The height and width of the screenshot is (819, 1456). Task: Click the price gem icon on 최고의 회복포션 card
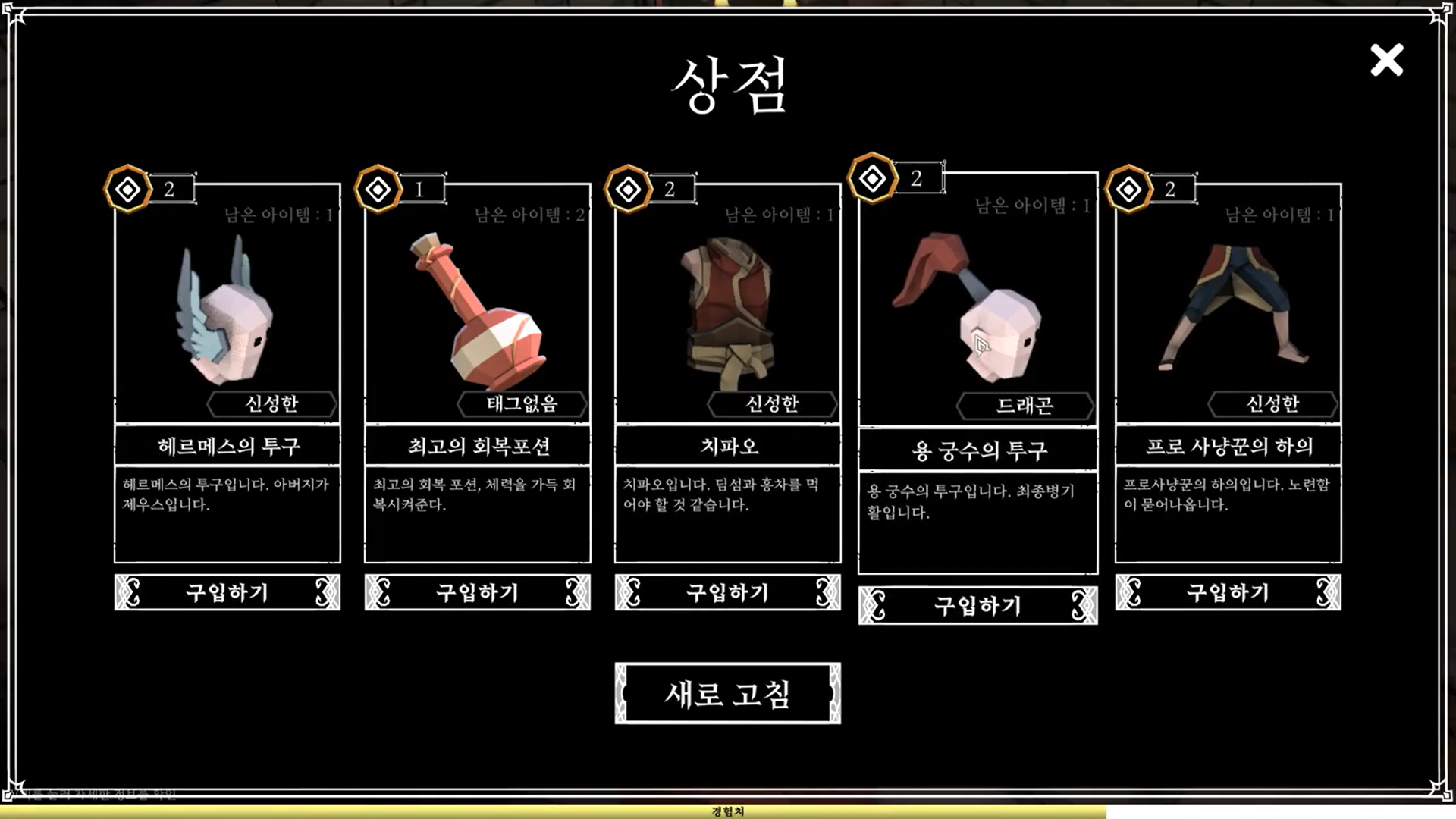(378, 188)
